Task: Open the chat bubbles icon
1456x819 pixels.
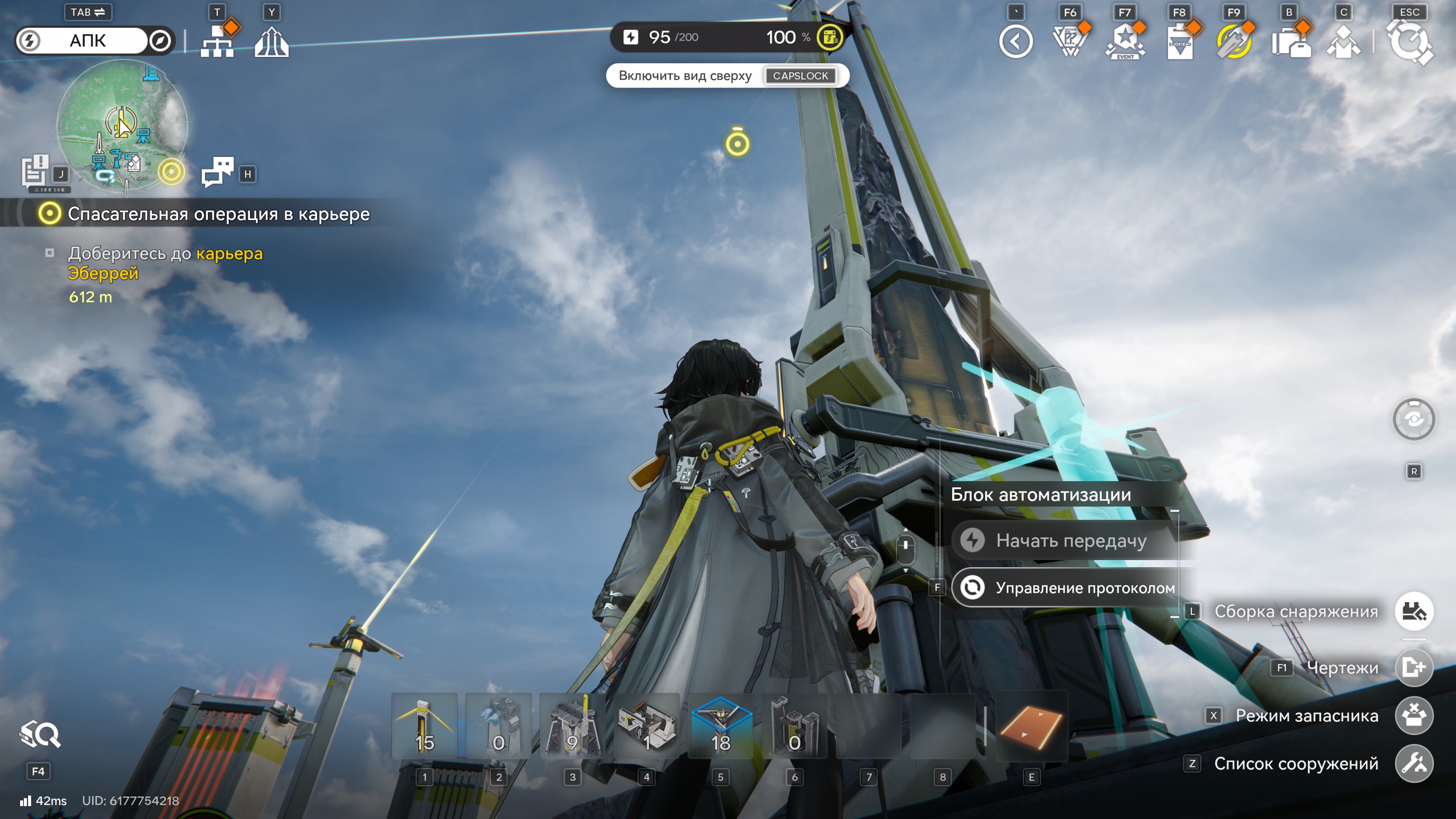Action: tap(218, 171)
